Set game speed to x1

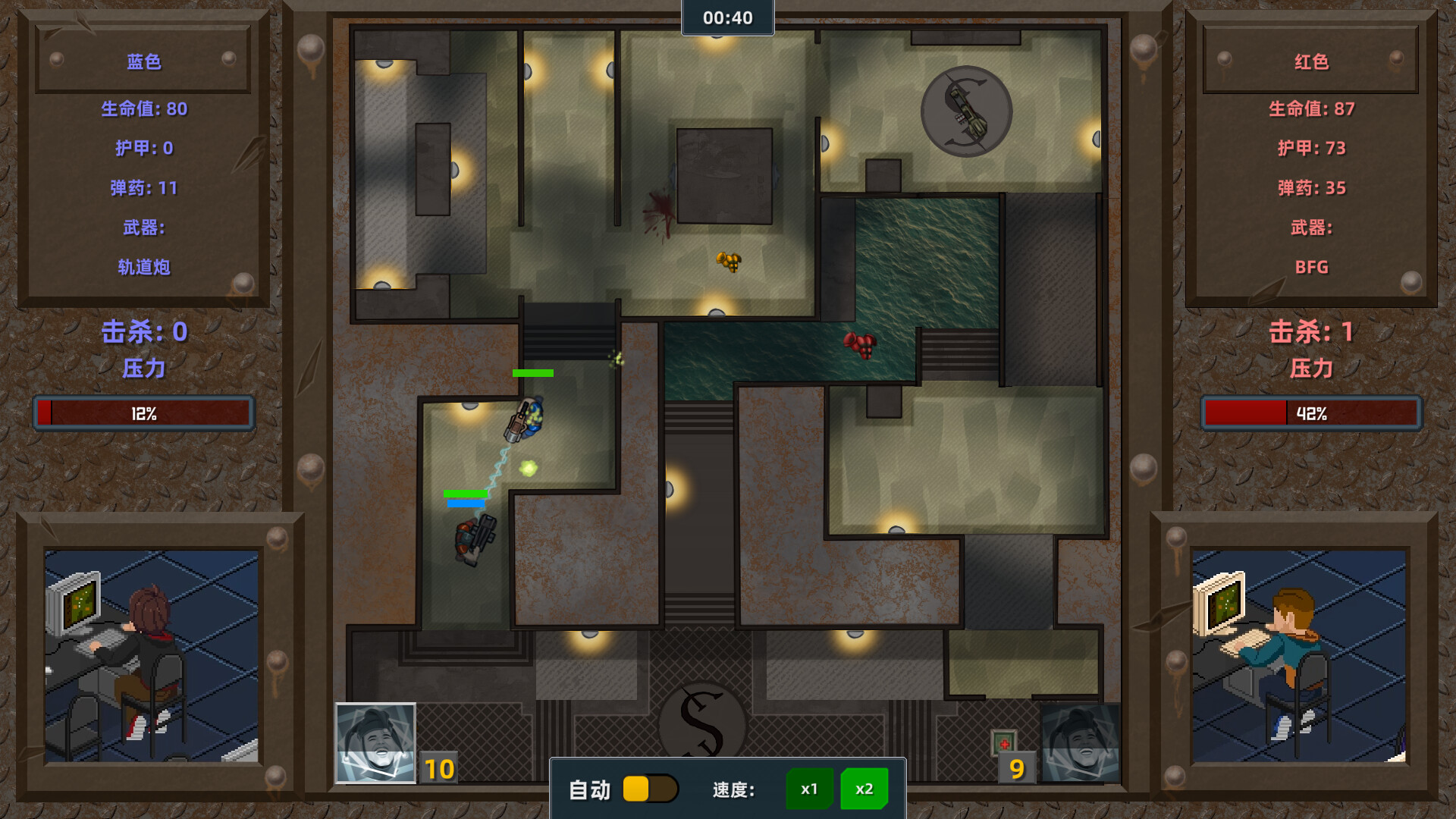click(x=809, y=789)
